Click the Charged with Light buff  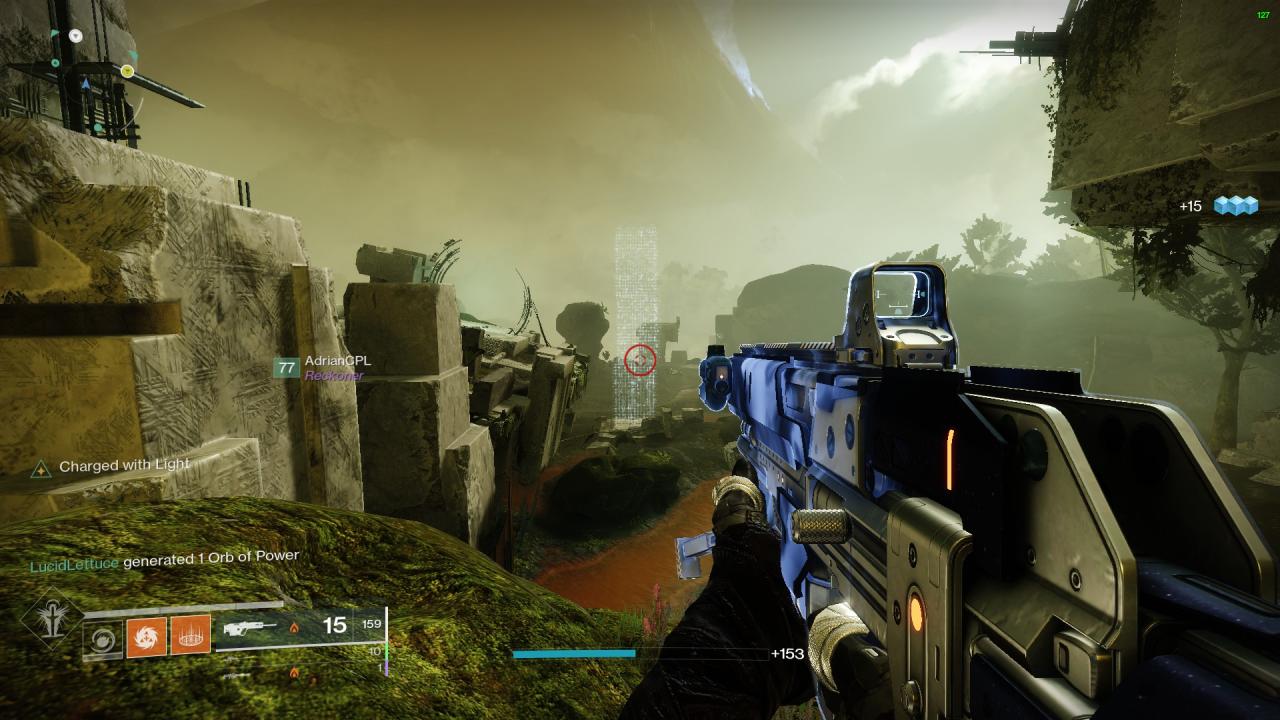(123, 466)
